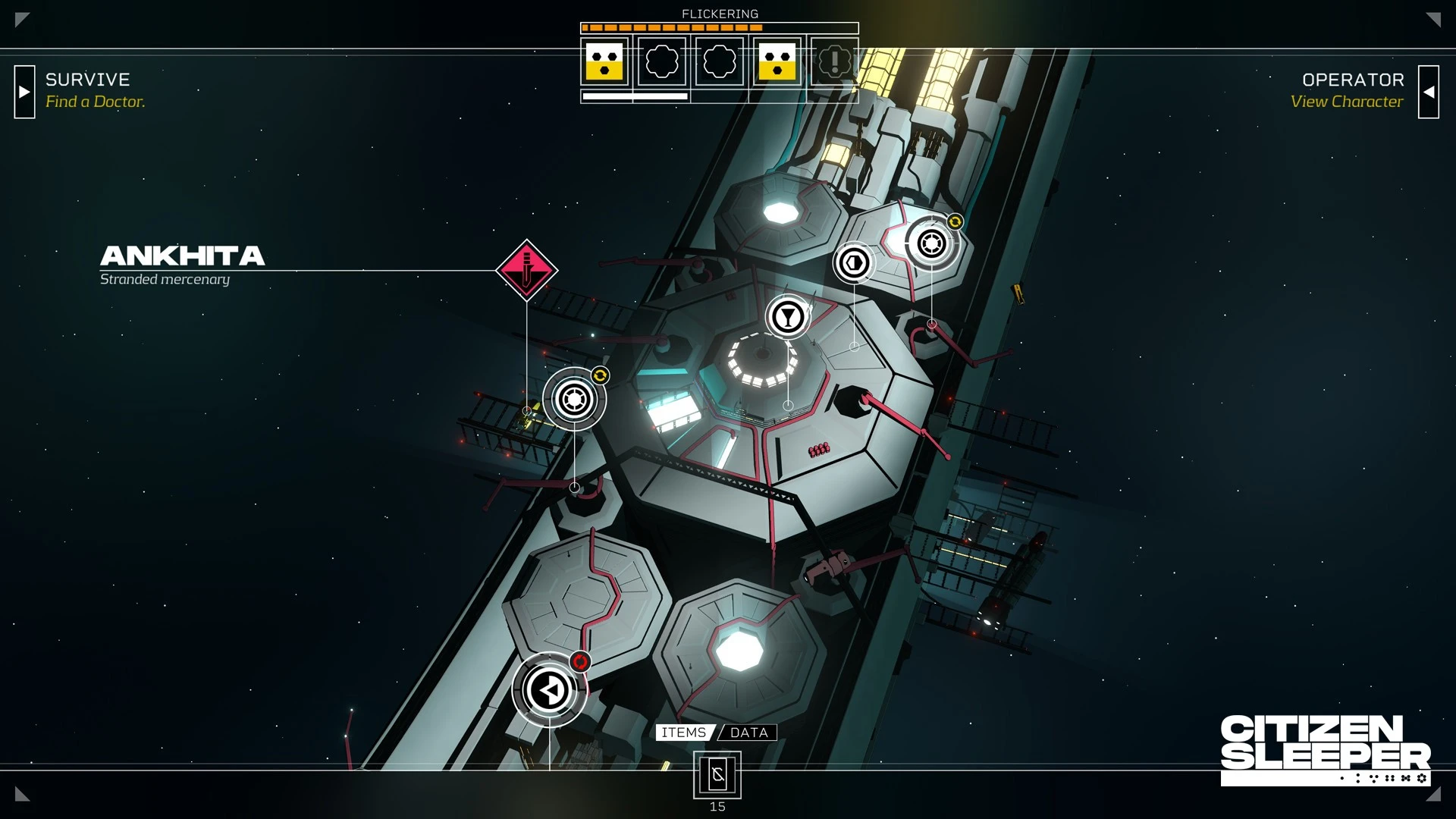This screenshot has height=819, width=1456.
Task: Open the node with the red cycle badge
Action: tap(549, 690)
